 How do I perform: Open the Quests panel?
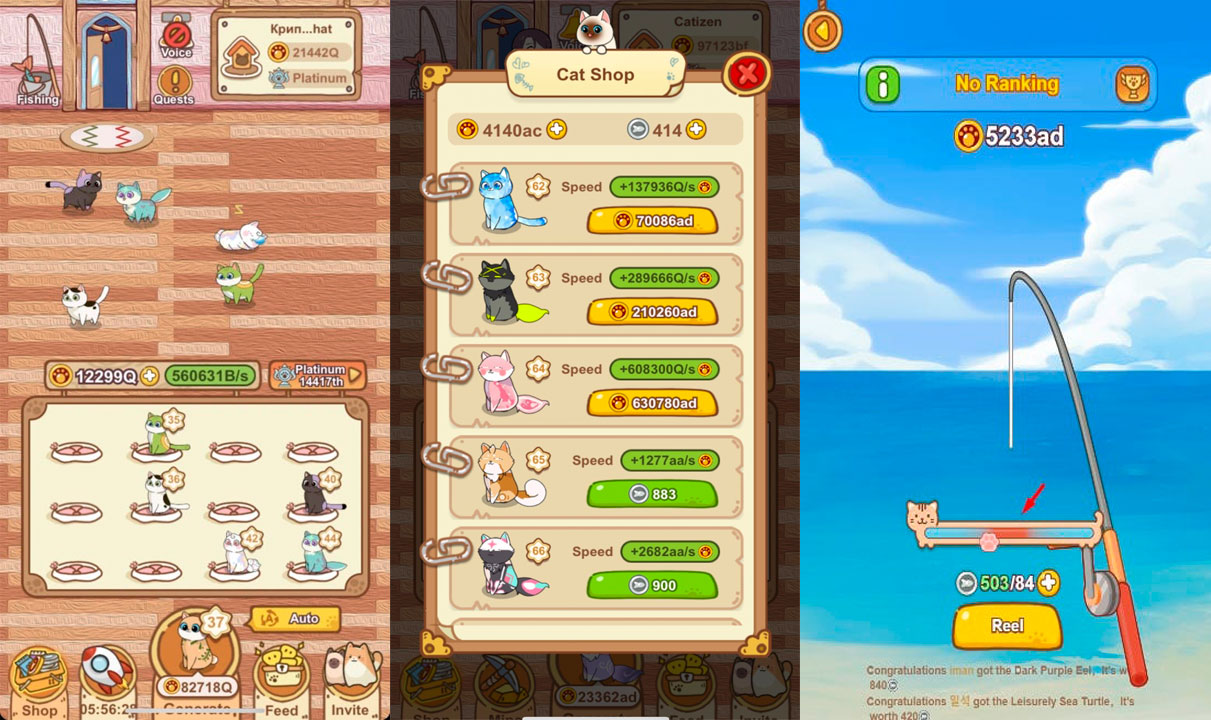tap(174, 85)
